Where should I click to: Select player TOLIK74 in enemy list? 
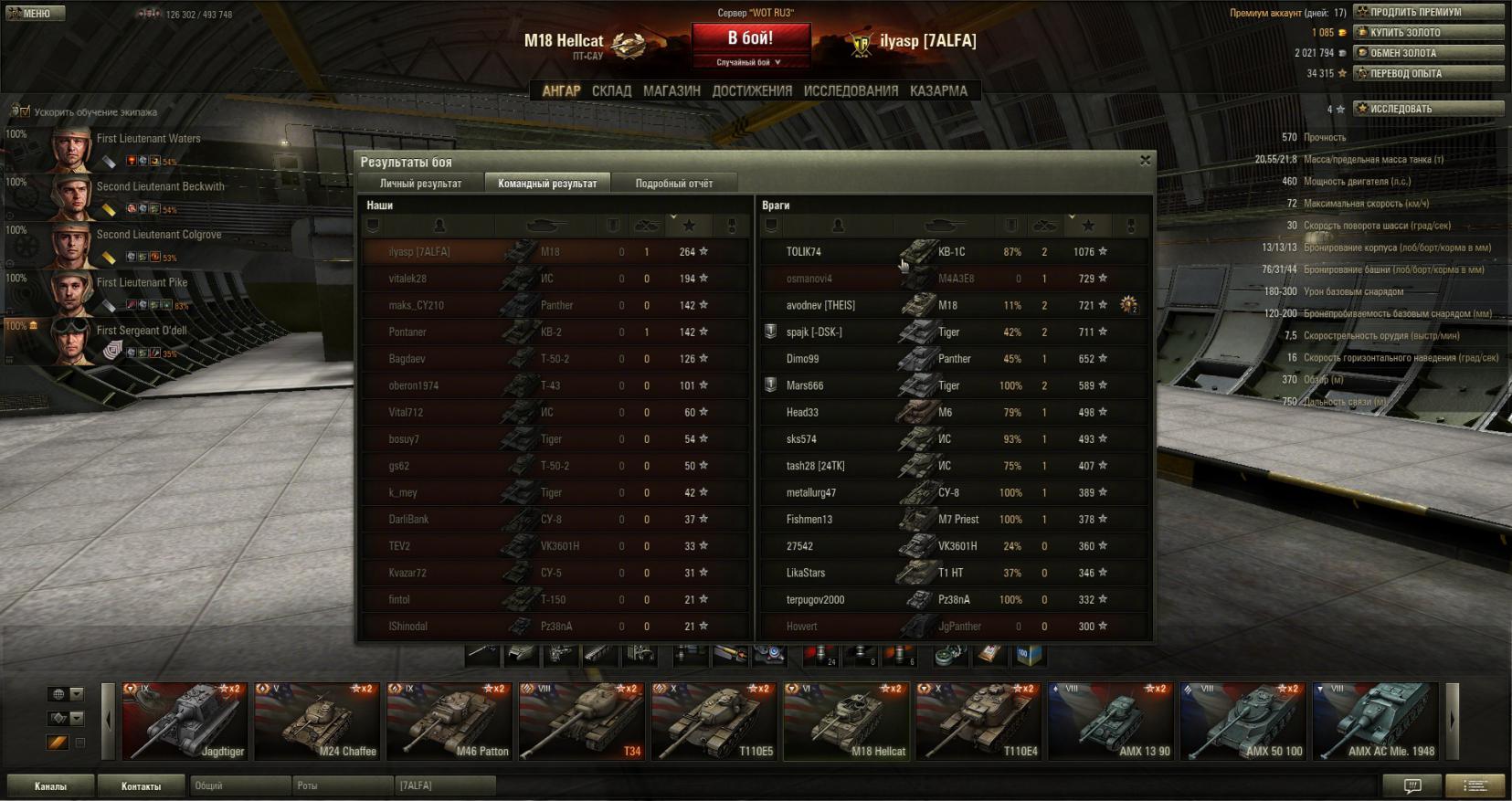pos(804,252)
